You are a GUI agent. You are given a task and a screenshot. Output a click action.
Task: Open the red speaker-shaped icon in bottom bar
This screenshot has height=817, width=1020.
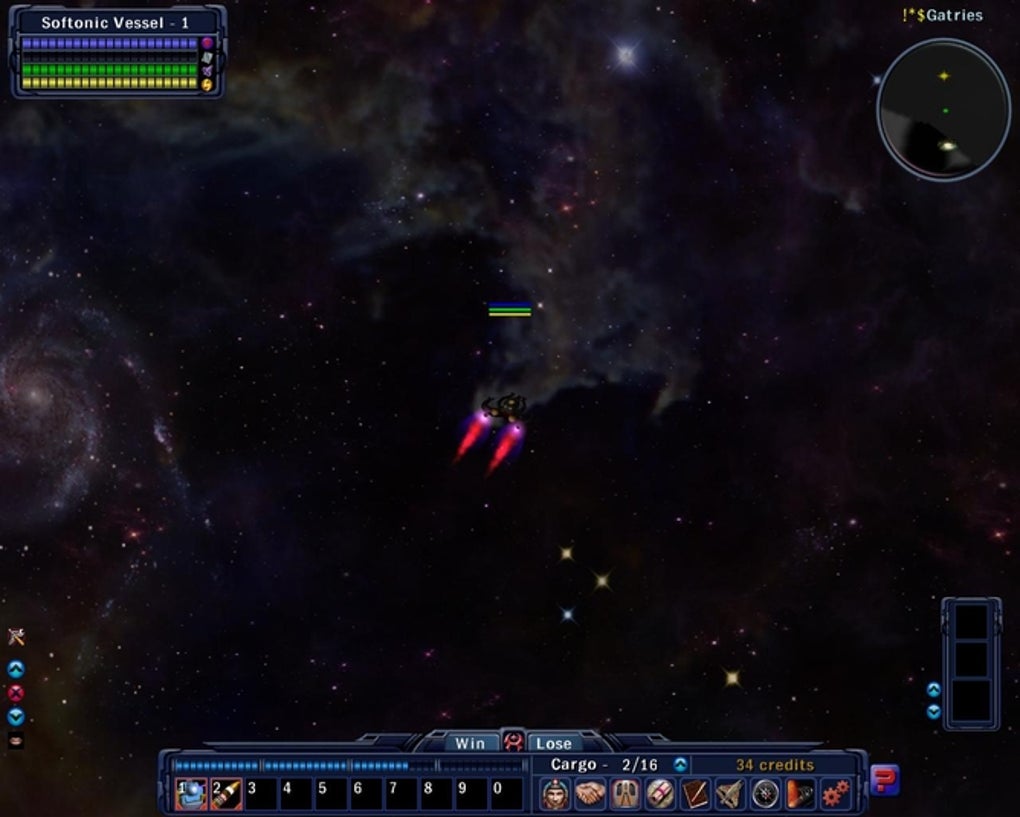coord(800,794)
